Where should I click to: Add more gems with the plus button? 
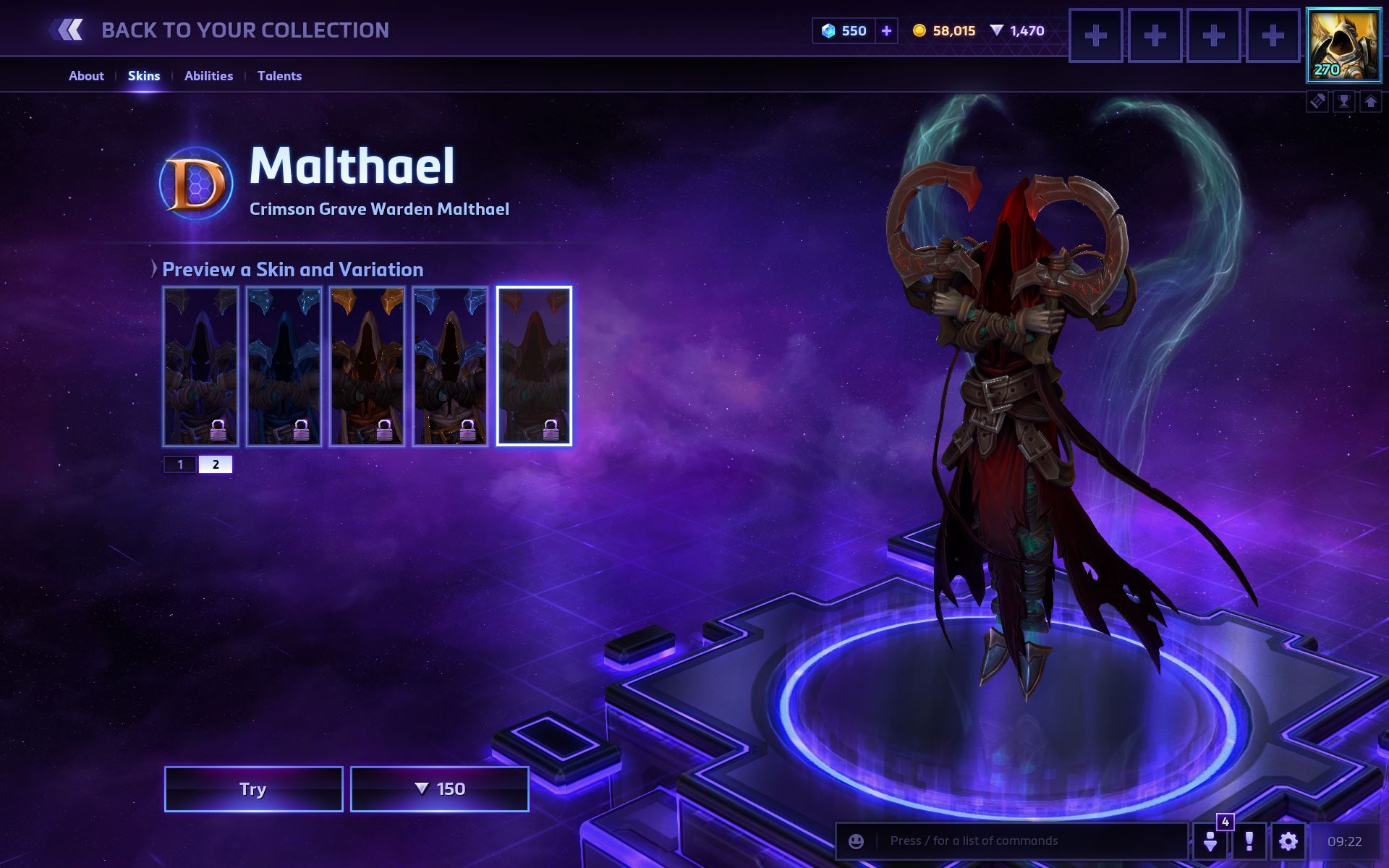(x=886, y=30)
